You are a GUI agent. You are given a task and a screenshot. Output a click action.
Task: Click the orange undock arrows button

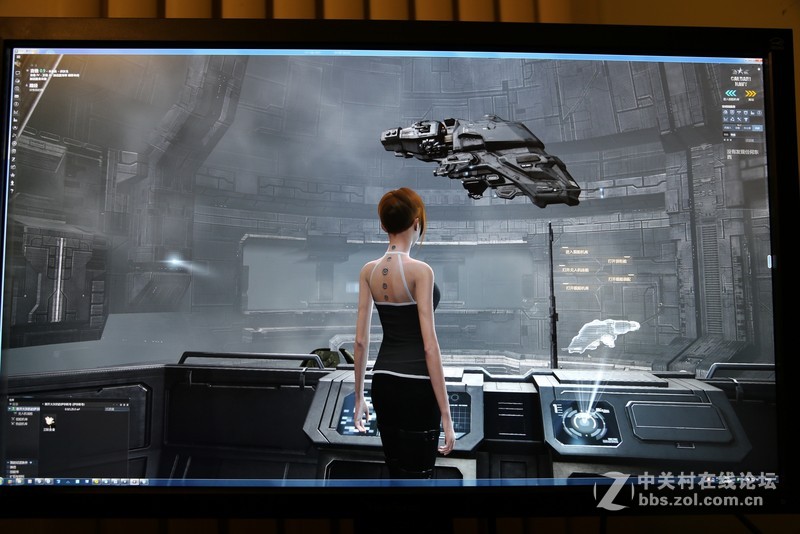[751, 93]
